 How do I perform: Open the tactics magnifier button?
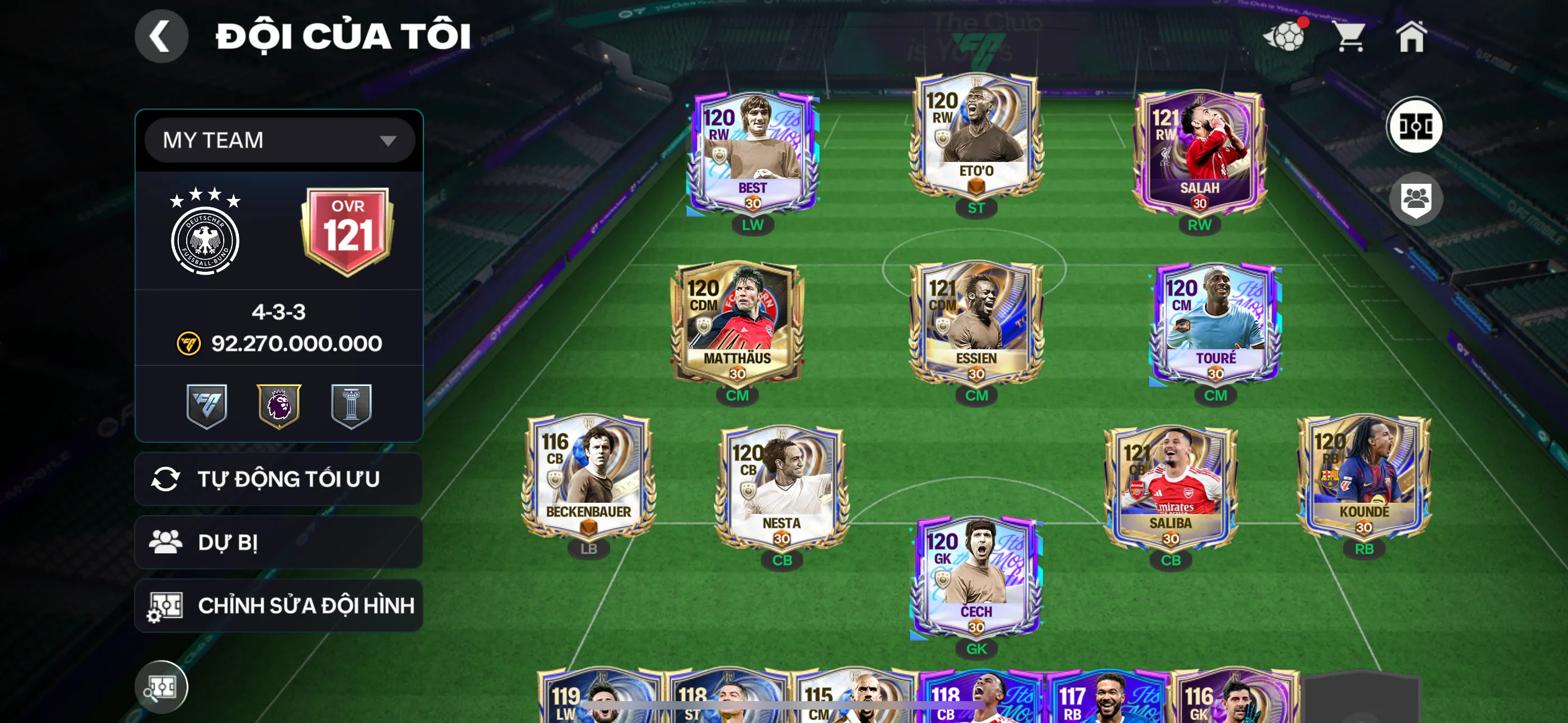point(161,687)
